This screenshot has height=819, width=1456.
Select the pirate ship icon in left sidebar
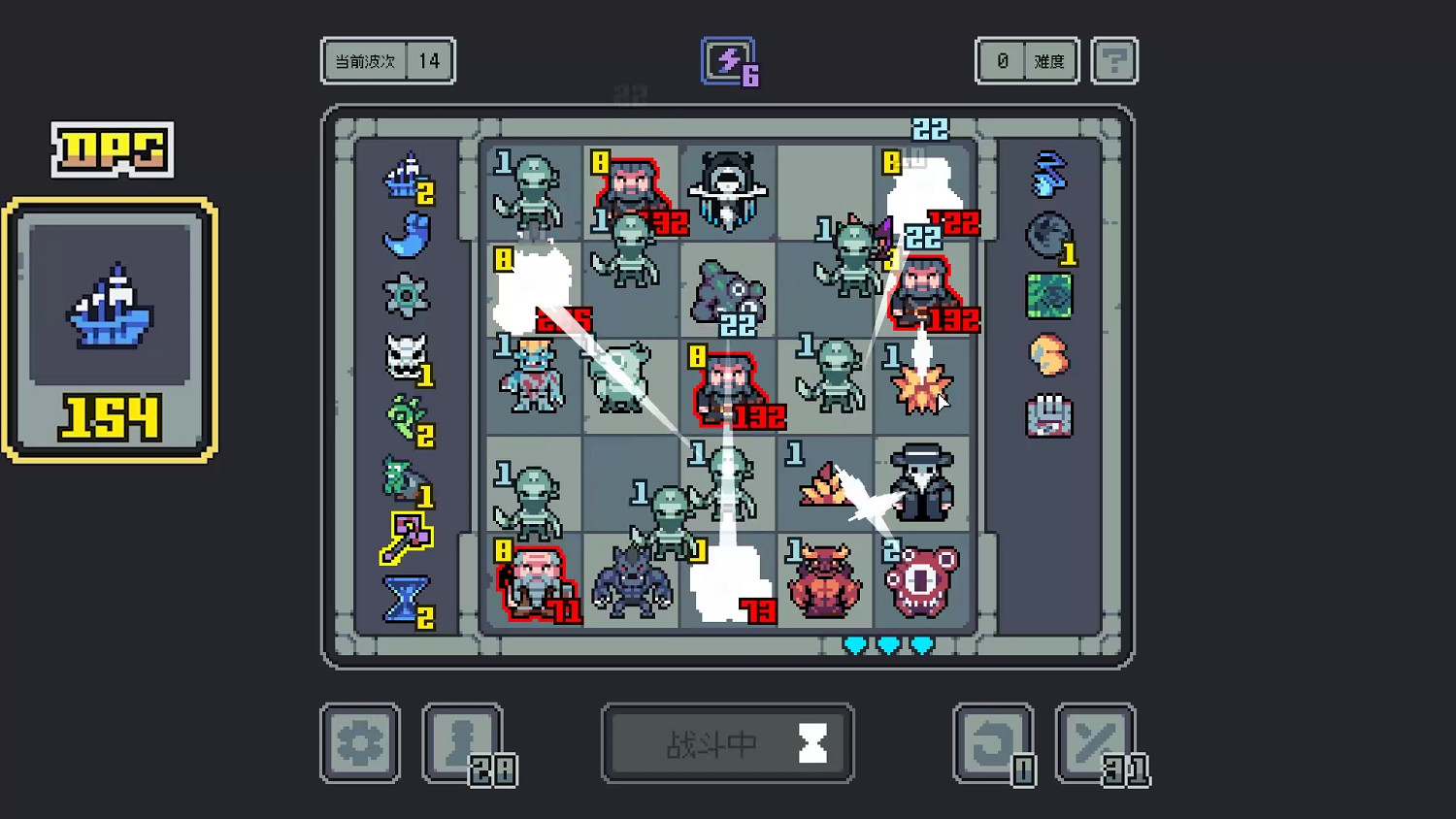coord(409,180)
